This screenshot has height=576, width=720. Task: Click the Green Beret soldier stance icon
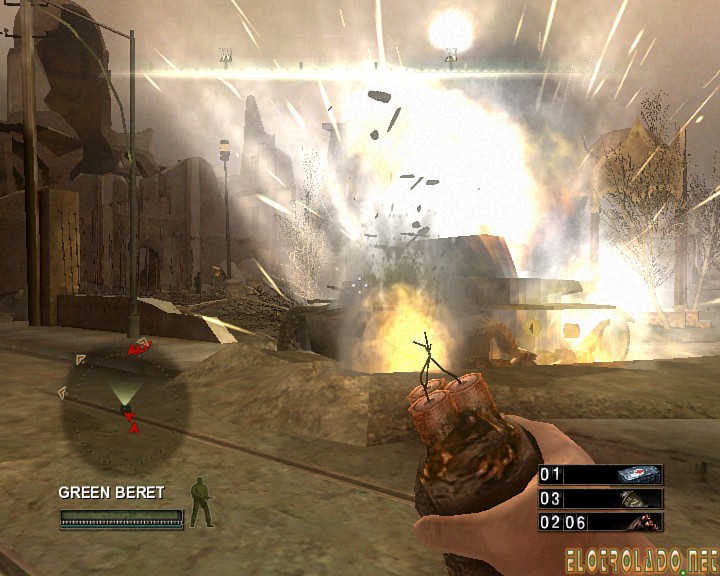[202, 502]
